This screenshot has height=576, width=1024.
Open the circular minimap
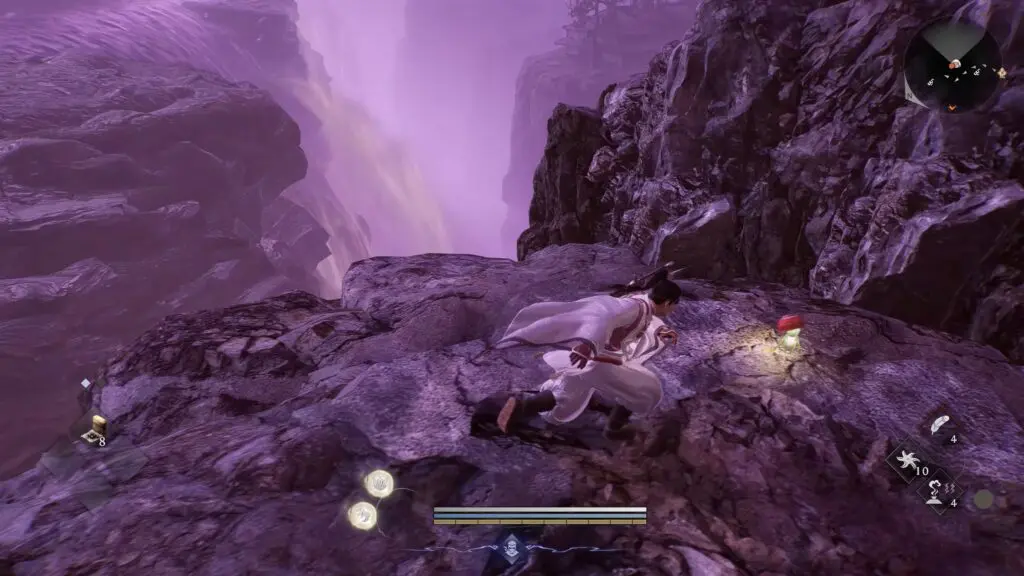[952, 67]
